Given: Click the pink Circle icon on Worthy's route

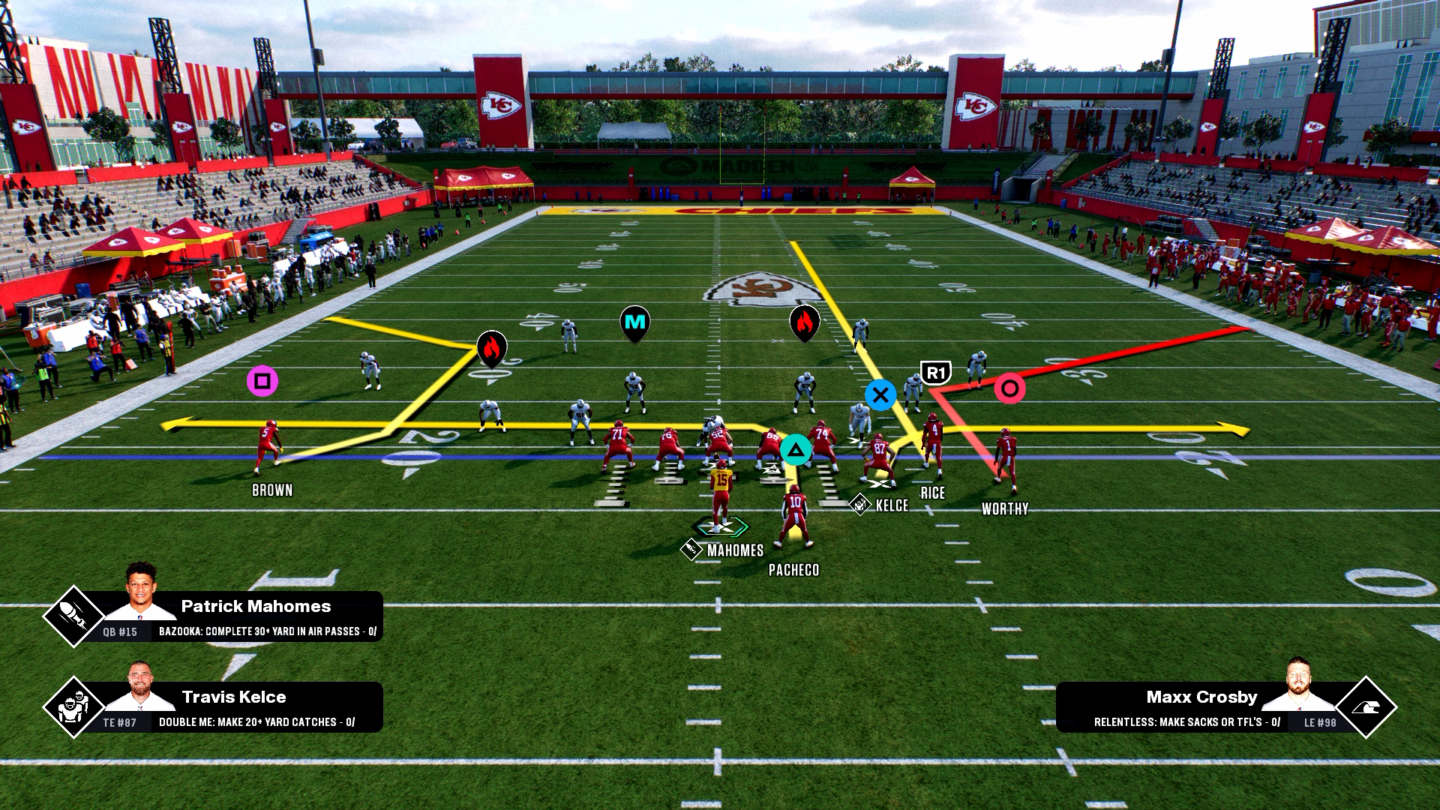Looking at the screenshot, I should [x=1007, y=390].
